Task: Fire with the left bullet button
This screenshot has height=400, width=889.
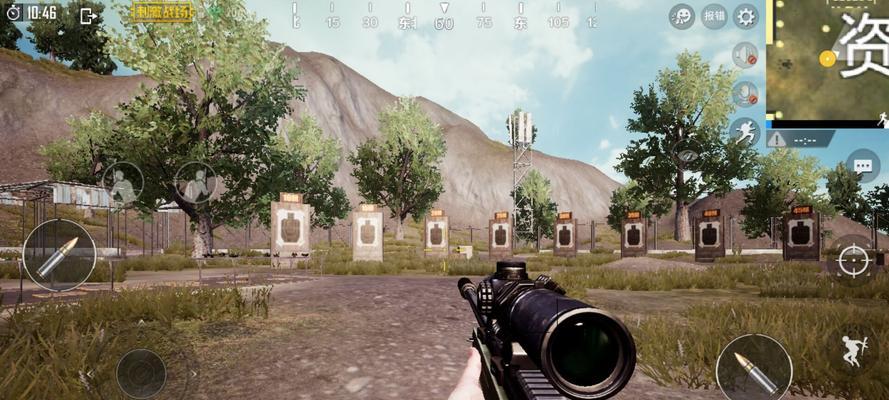Action: (59, 254)
